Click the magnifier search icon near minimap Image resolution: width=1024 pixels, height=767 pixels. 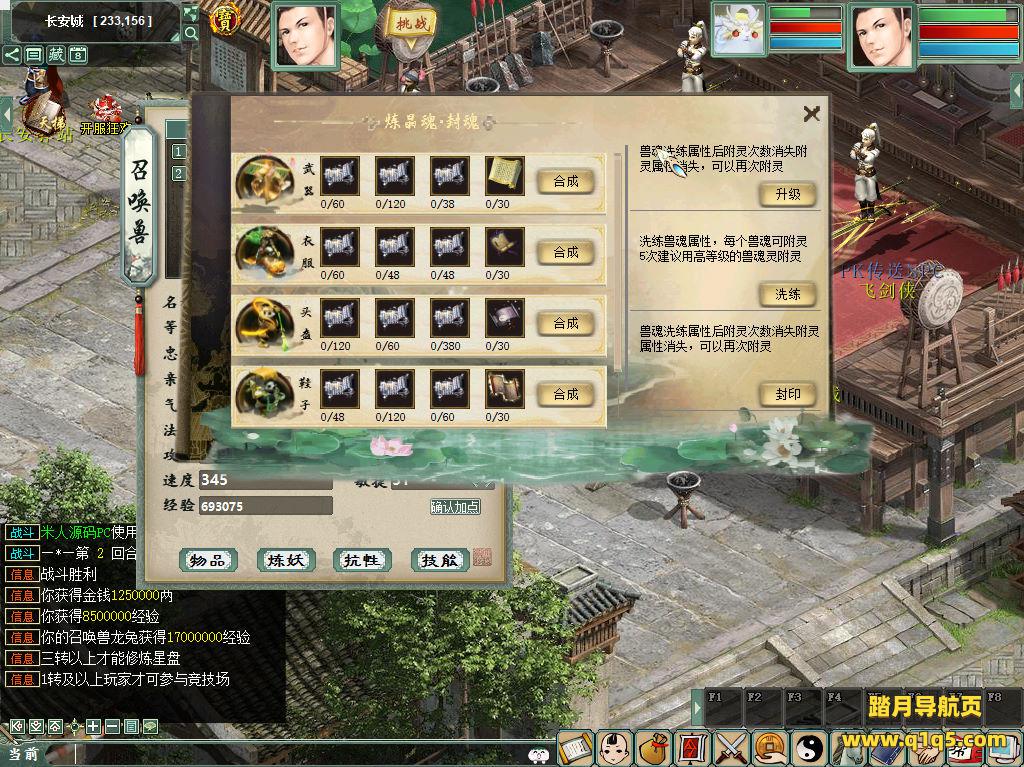pos(191,33)
